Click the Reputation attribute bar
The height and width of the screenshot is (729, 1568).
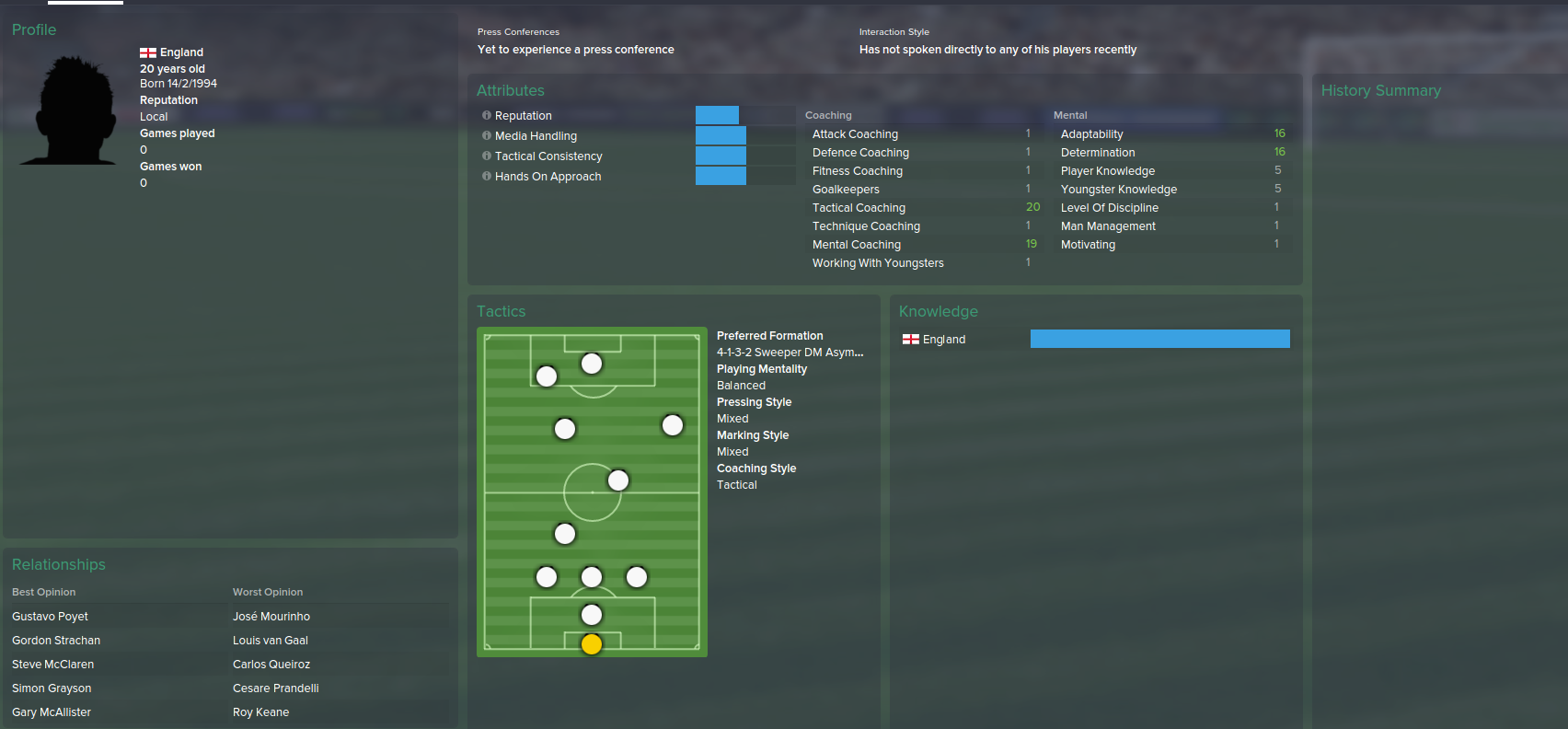(717, 115)
